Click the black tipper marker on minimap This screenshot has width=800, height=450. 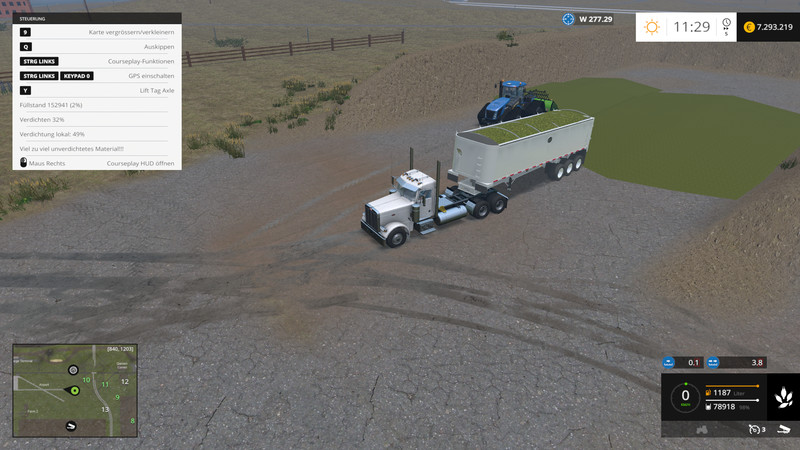(x=71, y=426)
